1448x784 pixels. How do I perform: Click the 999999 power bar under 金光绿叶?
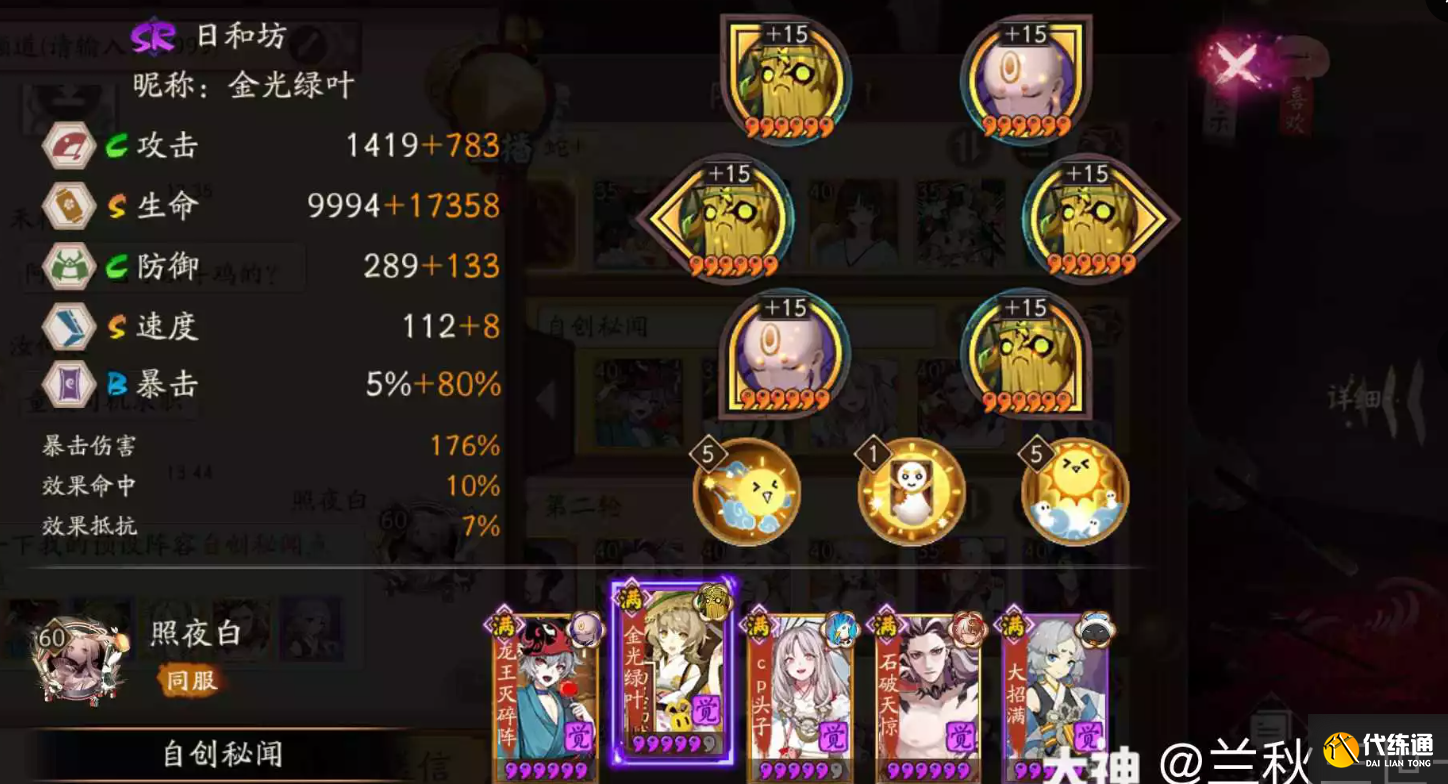coord(673,745)
